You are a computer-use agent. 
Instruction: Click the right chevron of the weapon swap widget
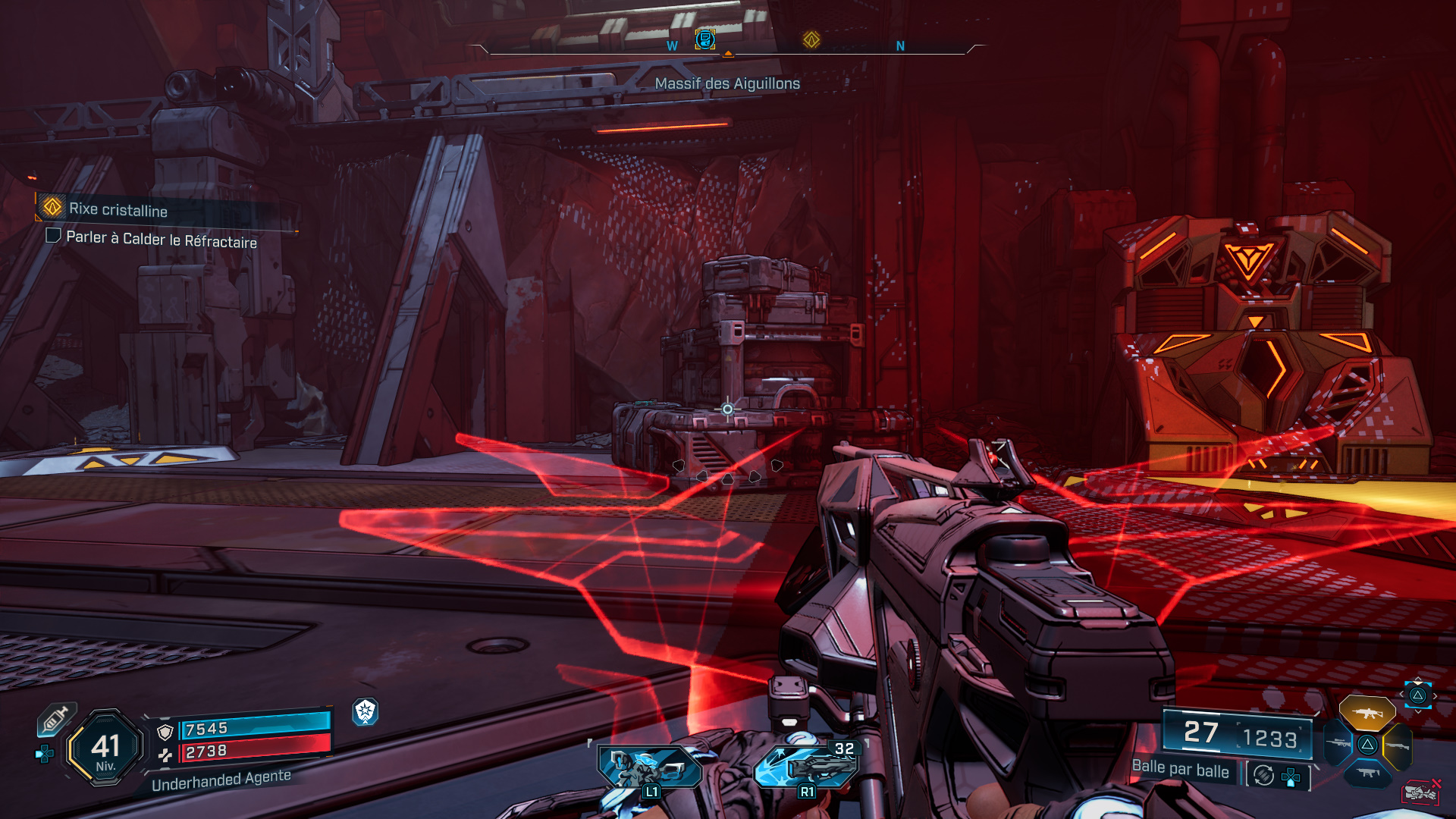point(1435,695)
